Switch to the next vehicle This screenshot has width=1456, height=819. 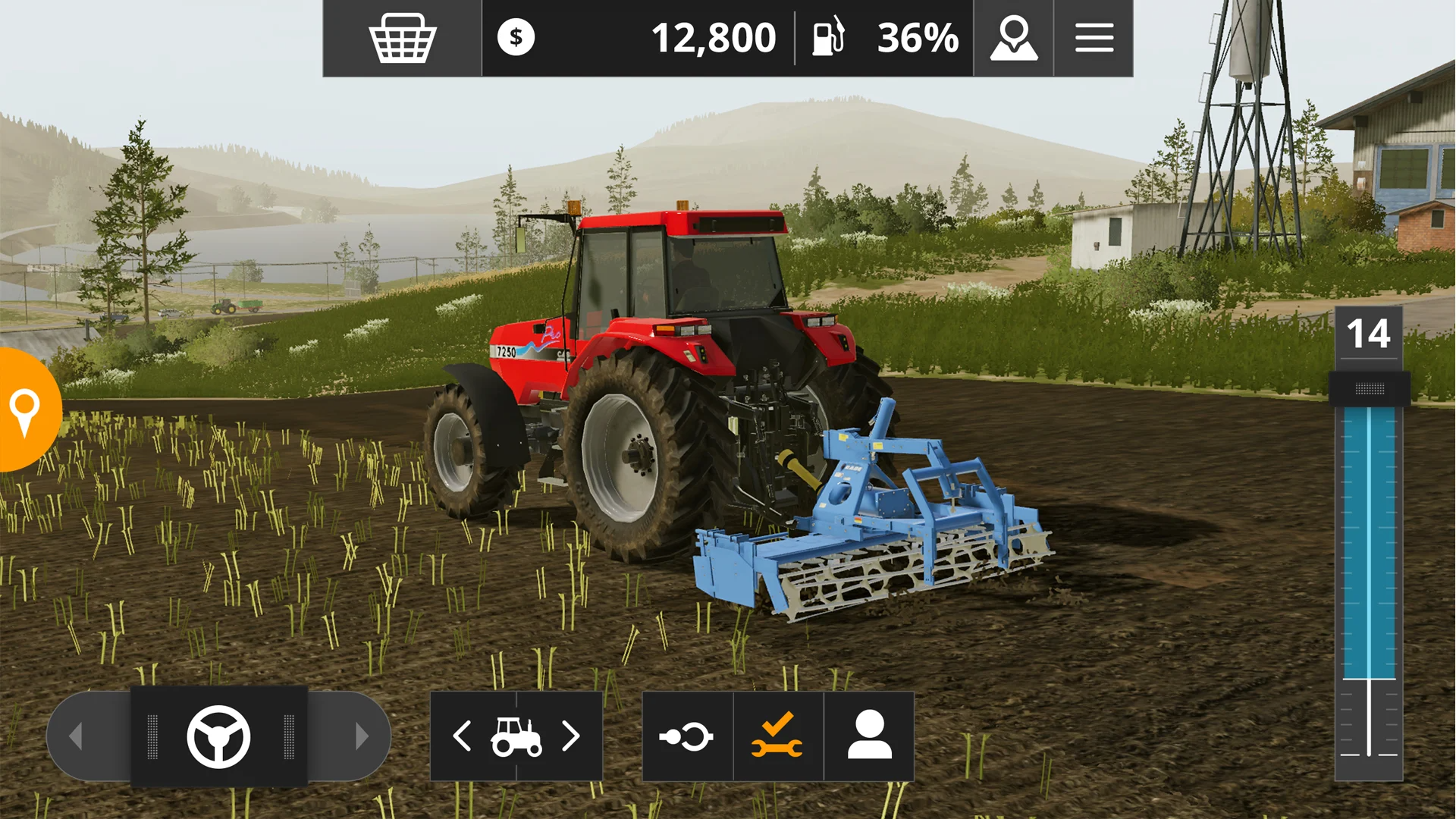tap(571, 736)
